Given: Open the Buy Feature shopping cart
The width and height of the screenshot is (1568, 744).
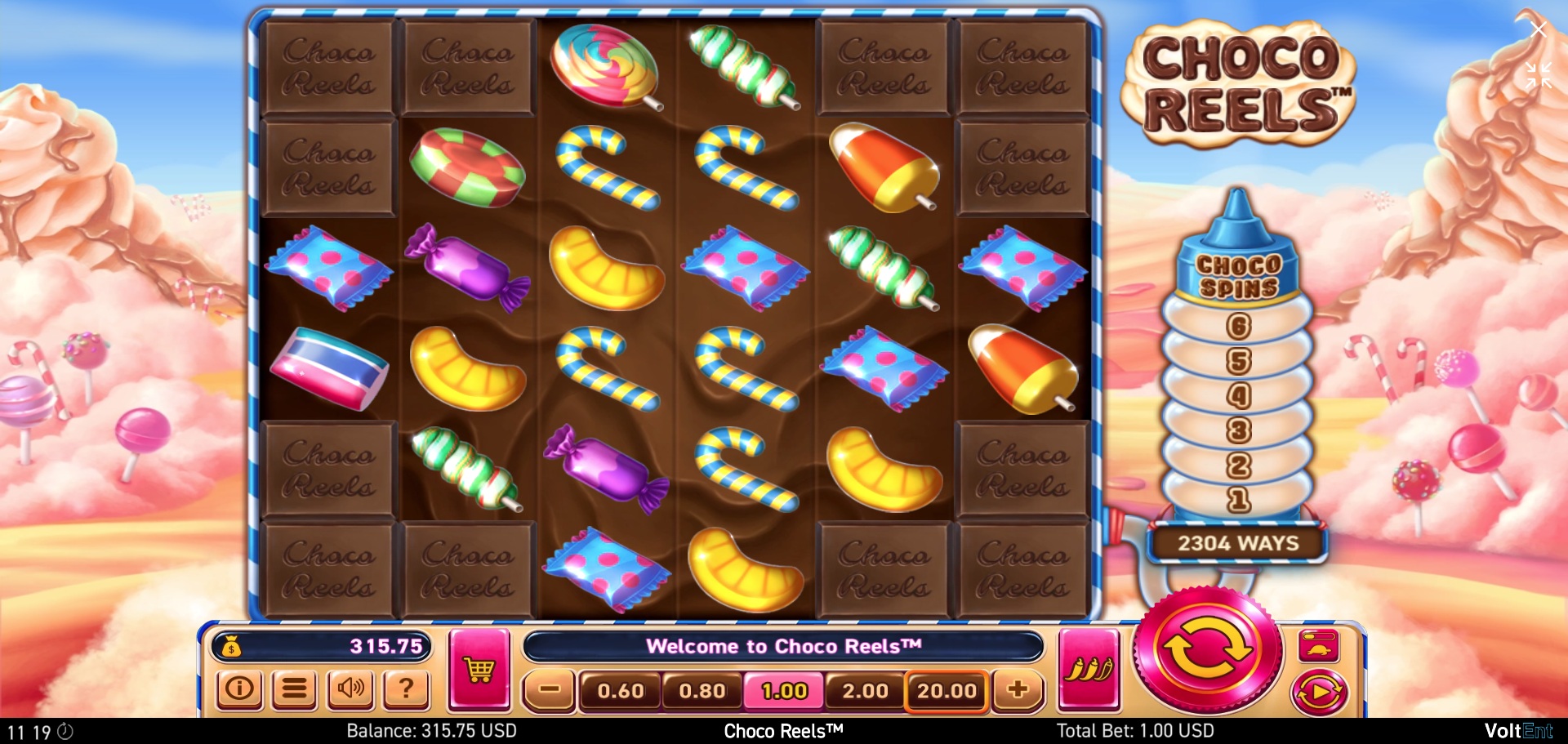Looking at the screenshot, I should tap(481, 668).
